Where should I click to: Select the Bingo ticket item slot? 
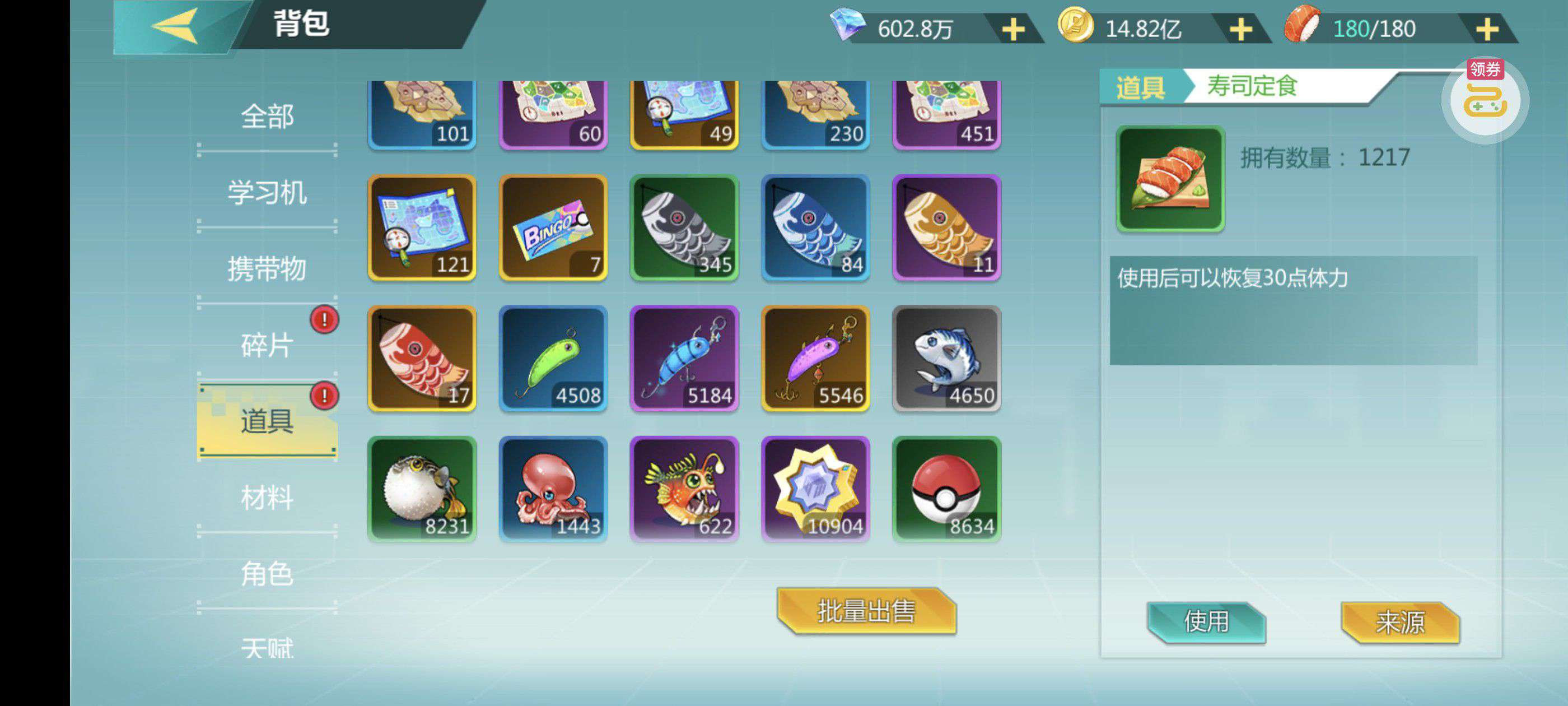(x=553, y=228)
